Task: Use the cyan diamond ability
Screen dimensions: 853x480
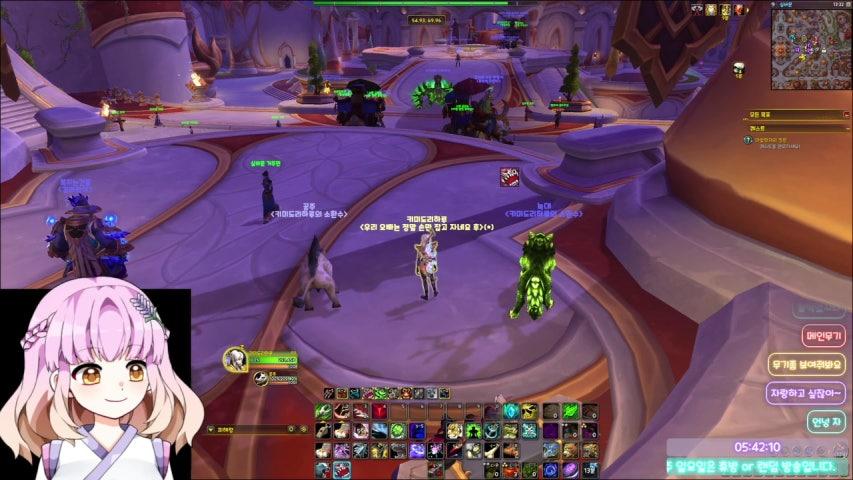Action: click(510, 411)
